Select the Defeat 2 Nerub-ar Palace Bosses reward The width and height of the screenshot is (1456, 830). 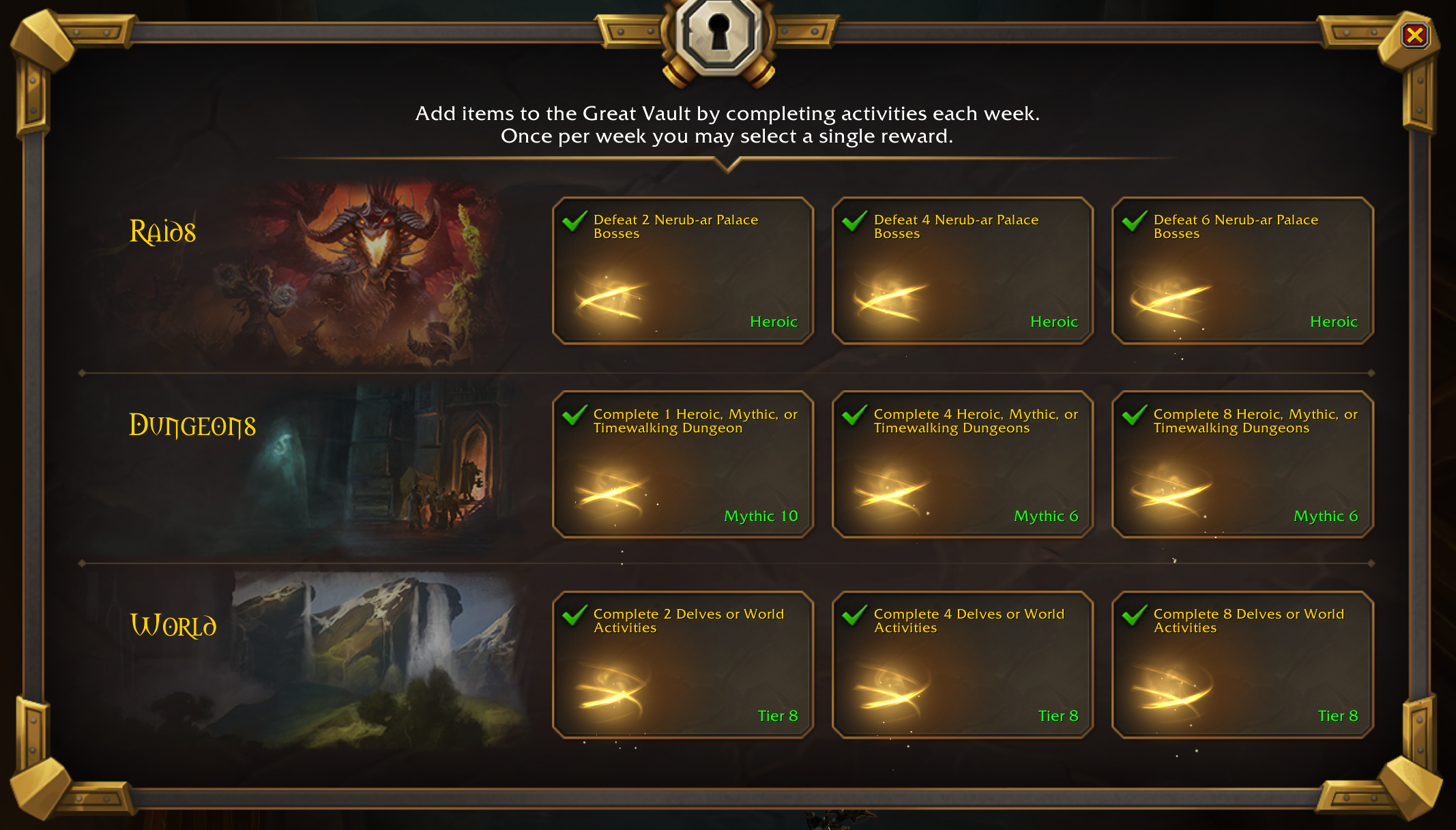[682, 271]
